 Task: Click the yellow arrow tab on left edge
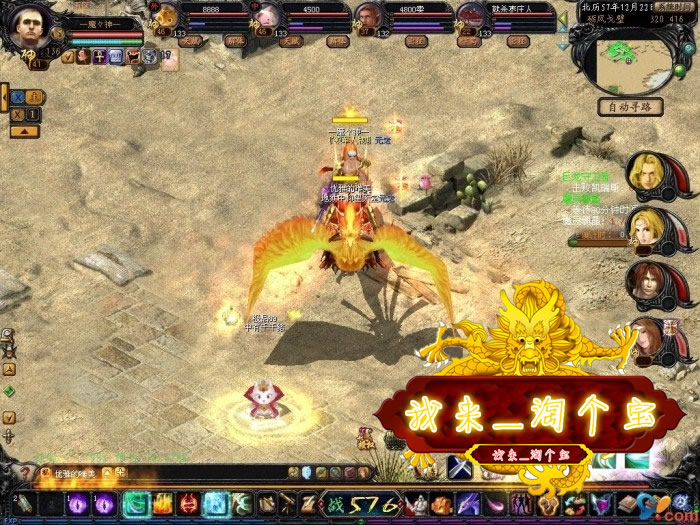[24, 131]
